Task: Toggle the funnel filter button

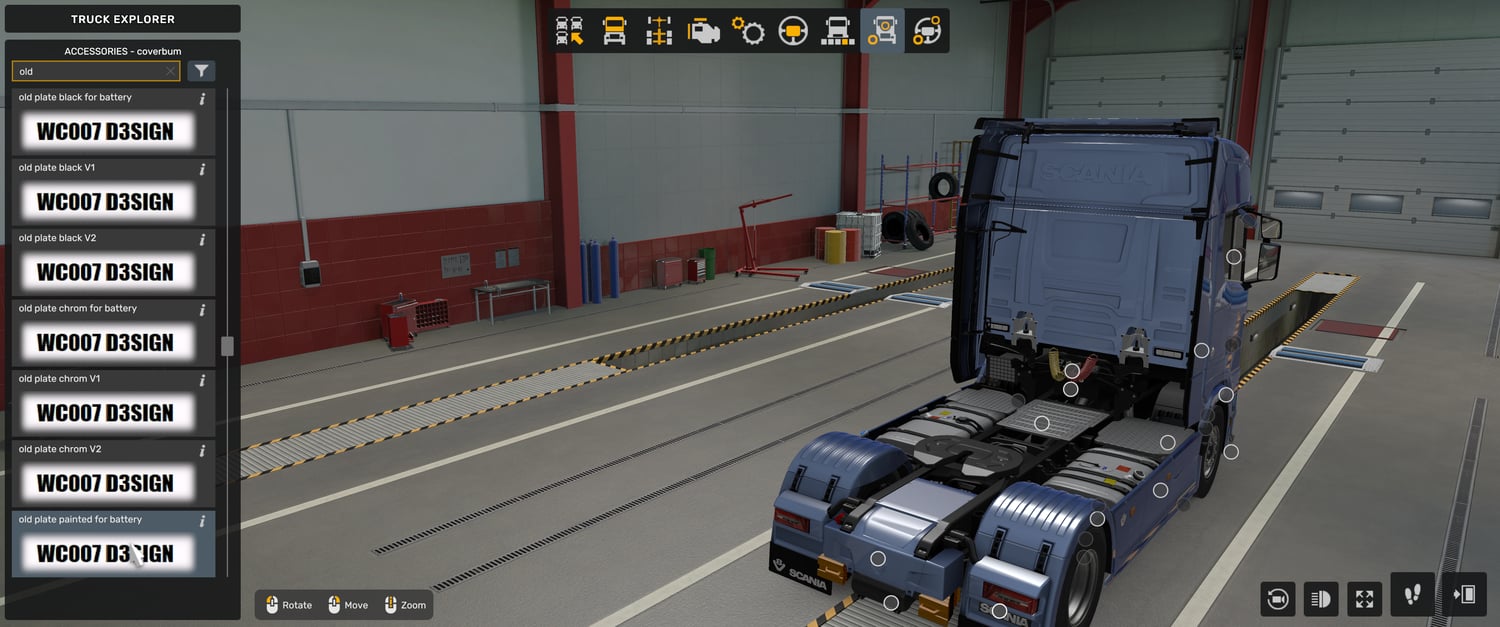Action: pos(201,71)
